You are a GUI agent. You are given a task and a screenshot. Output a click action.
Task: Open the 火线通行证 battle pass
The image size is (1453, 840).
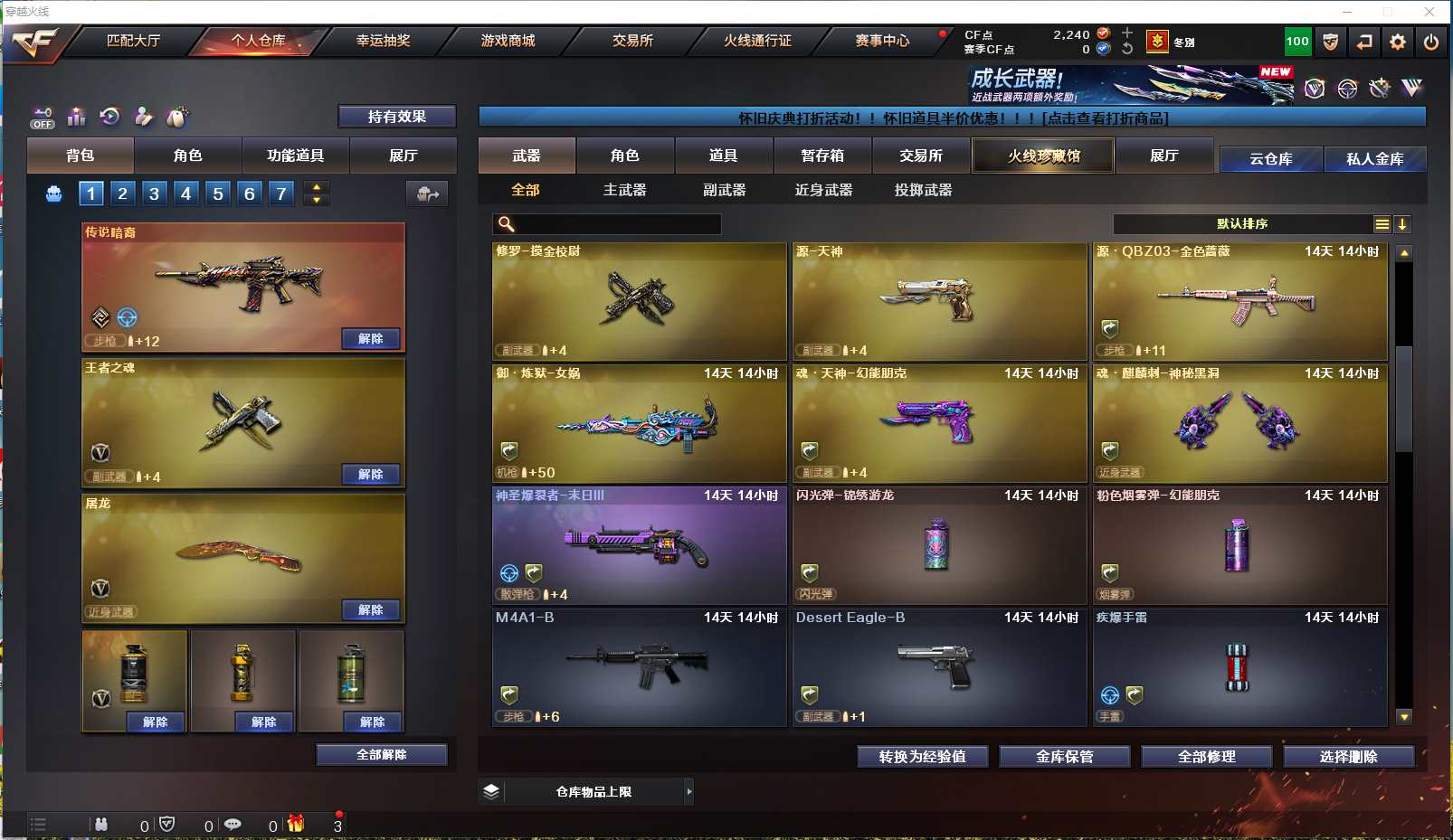pos(757,41)
